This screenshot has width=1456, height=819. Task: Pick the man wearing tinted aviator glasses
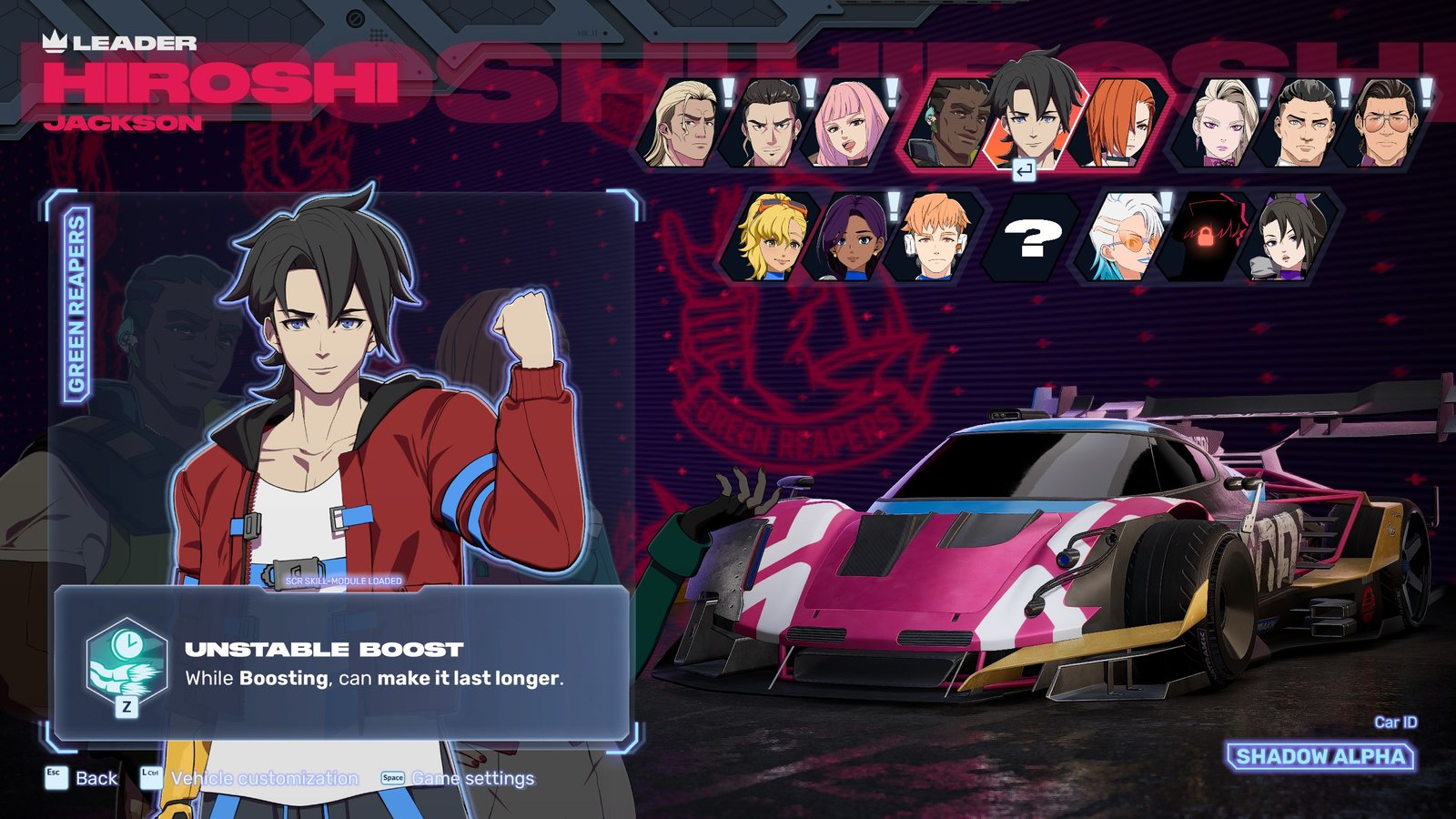click(x=1385, y=125)
